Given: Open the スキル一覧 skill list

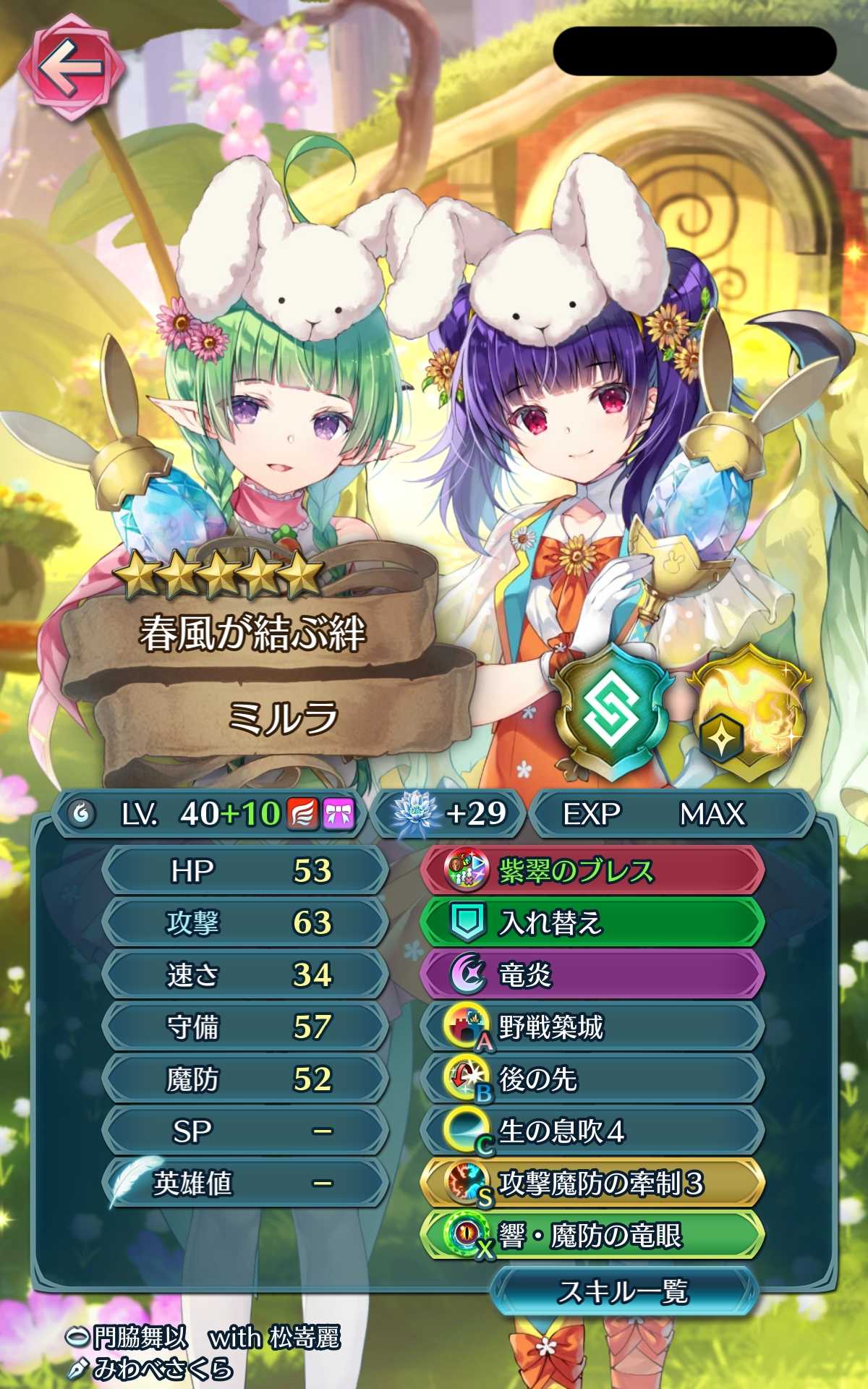Looking at the screenshot, I should point(623,1291).
